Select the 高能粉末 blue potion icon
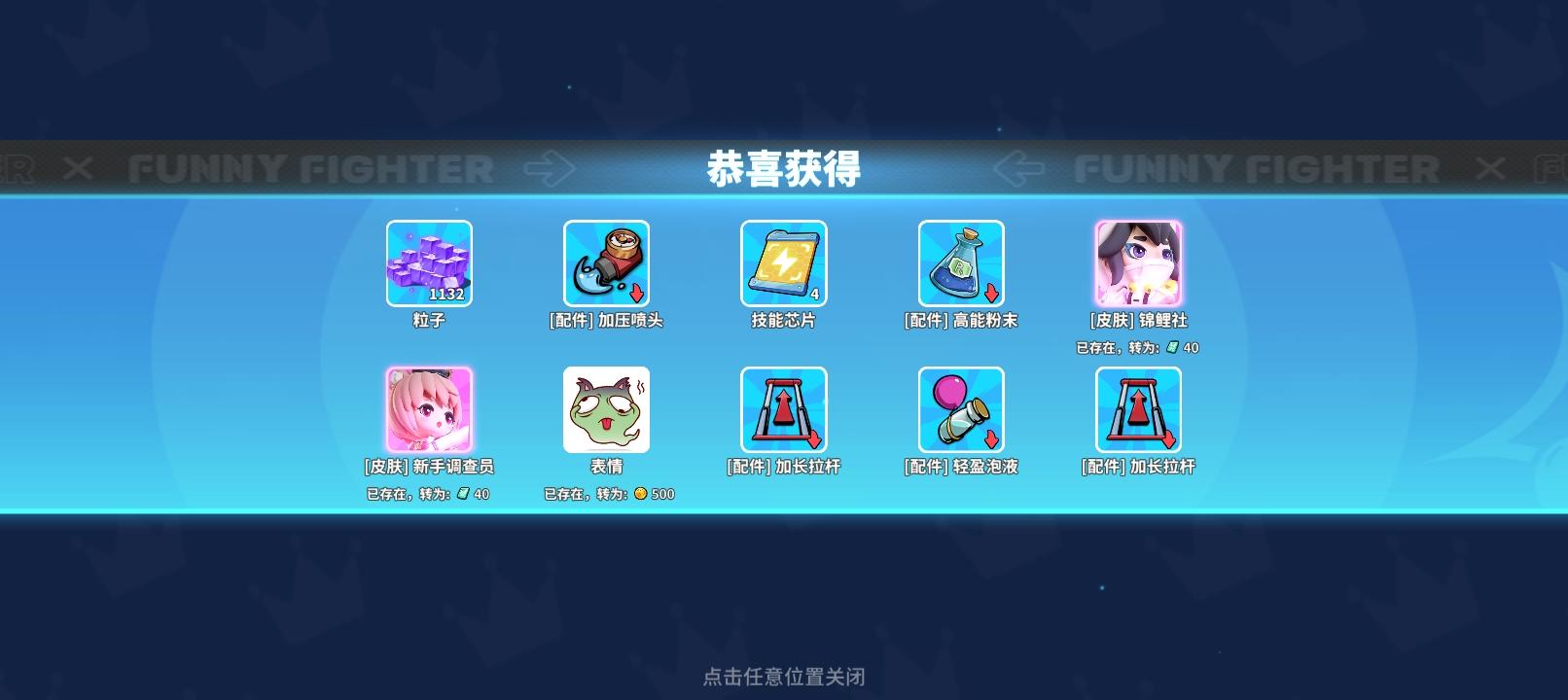Image resolution: width=1568 pixels, height=700 pixels. (960, 262)
